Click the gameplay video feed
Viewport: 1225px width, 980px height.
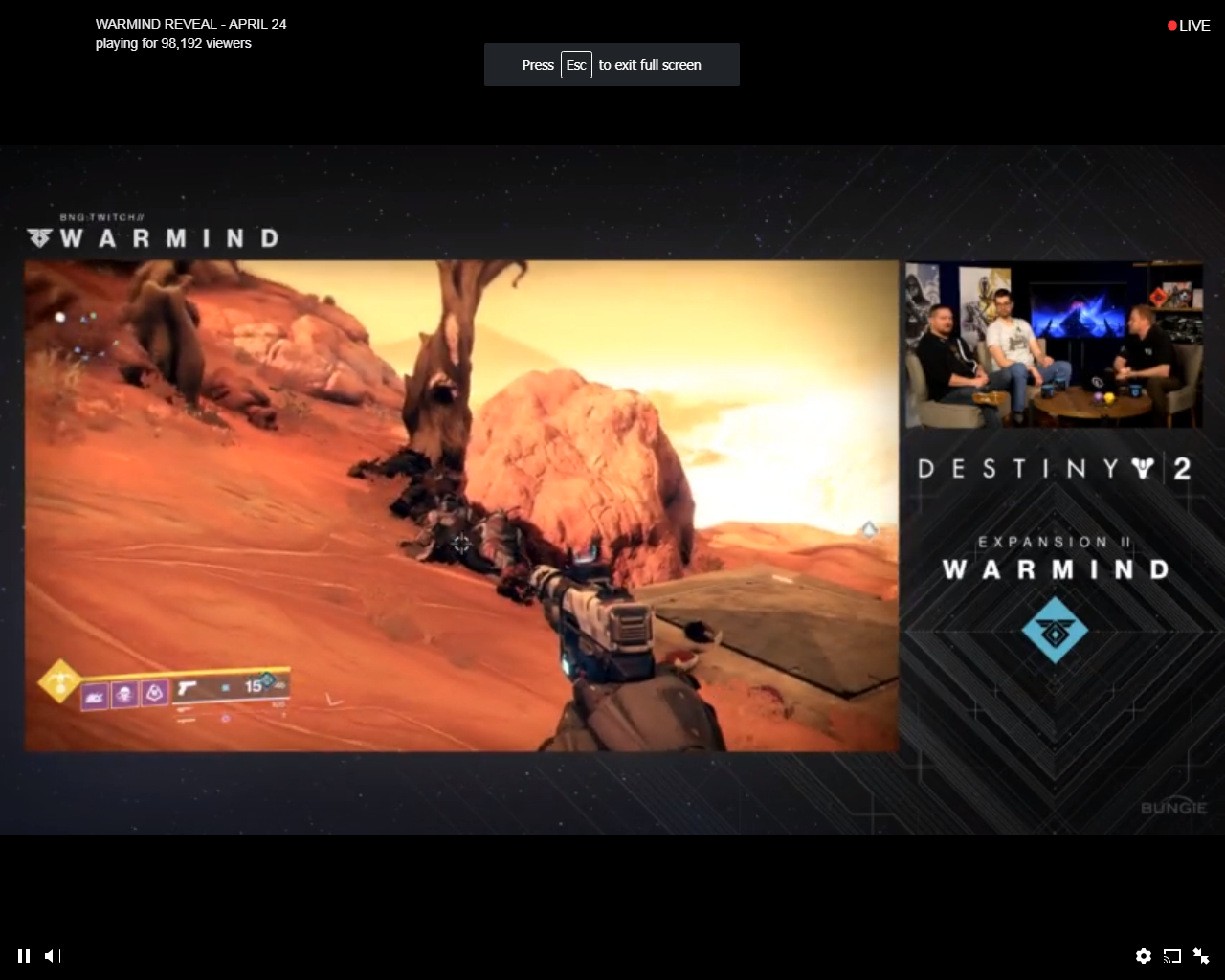pos(459,505)
